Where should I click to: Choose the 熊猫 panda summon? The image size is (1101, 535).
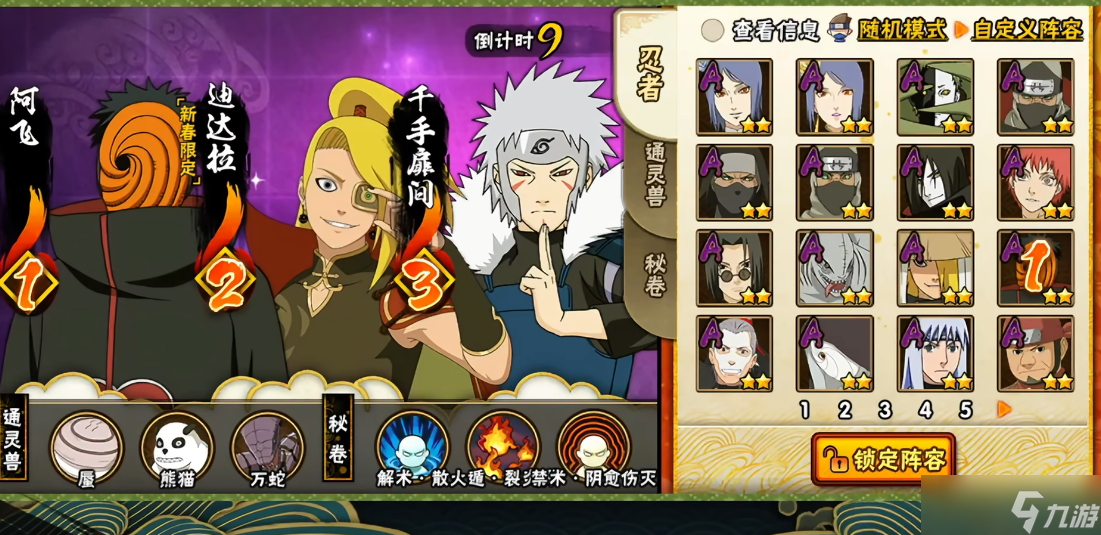tap(177, 445)
